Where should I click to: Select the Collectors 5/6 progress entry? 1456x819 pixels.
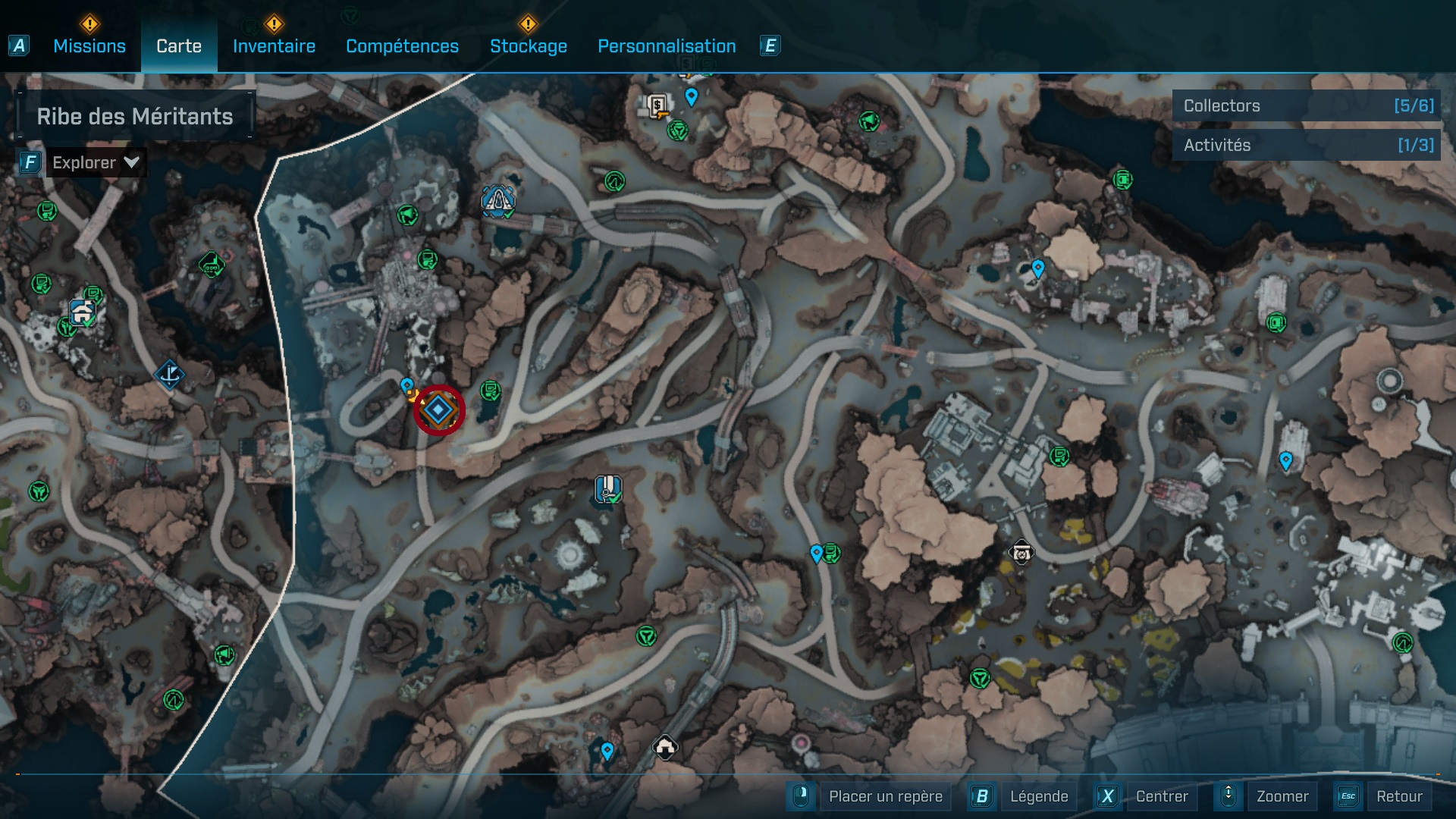pos(1306,105)
